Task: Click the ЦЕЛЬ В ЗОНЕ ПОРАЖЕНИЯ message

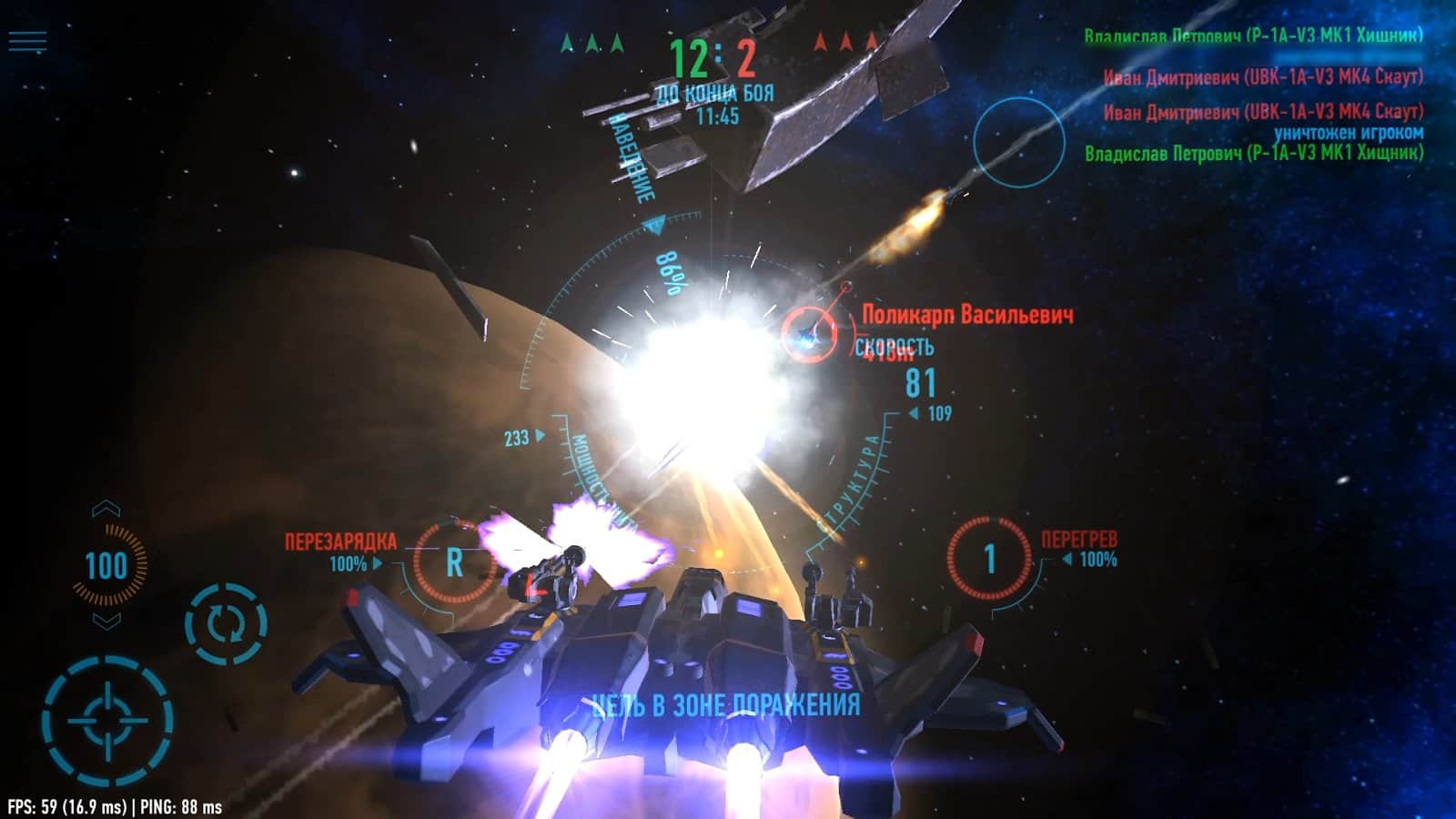Action: pyautogui.click(x=728, y=703)
